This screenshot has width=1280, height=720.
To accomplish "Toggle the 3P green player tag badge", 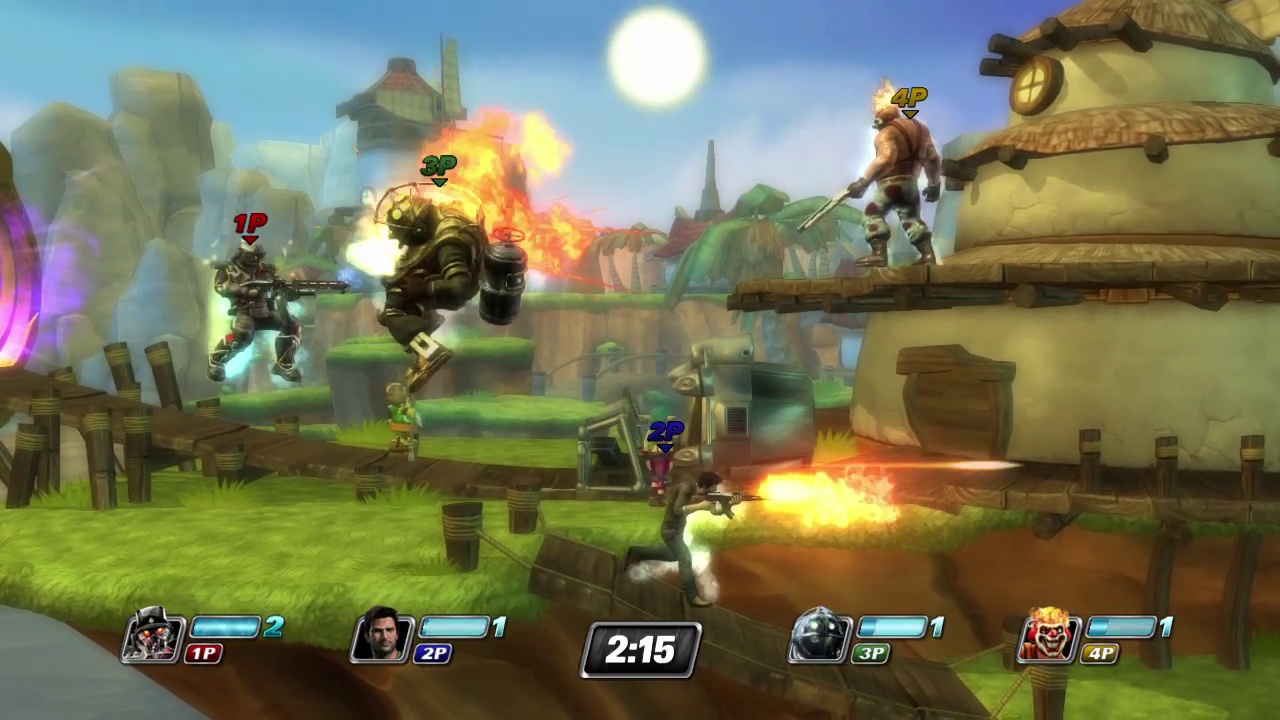I will [870, 654].
